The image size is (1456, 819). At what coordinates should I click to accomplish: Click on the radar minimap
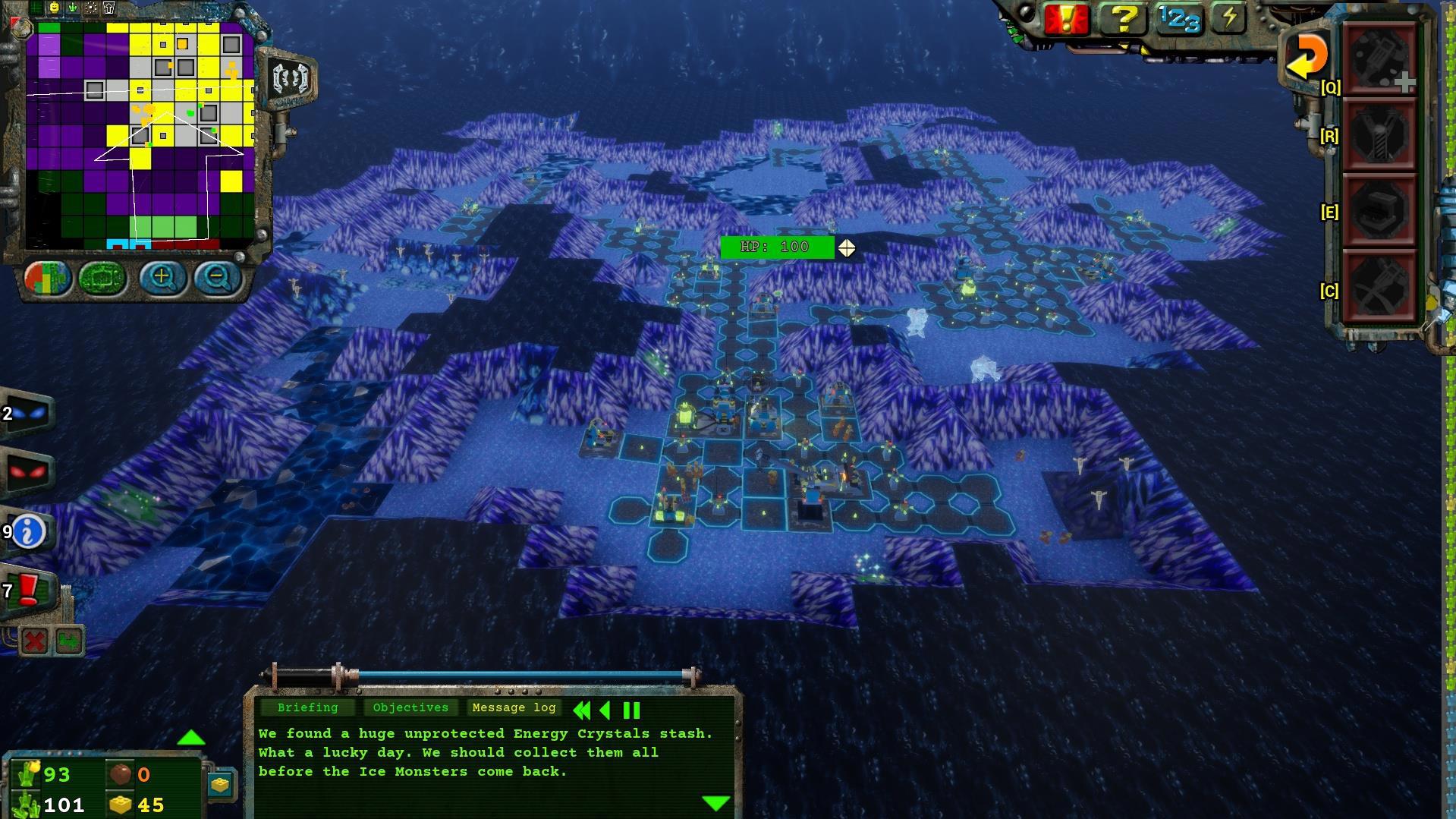coord(140,133)
